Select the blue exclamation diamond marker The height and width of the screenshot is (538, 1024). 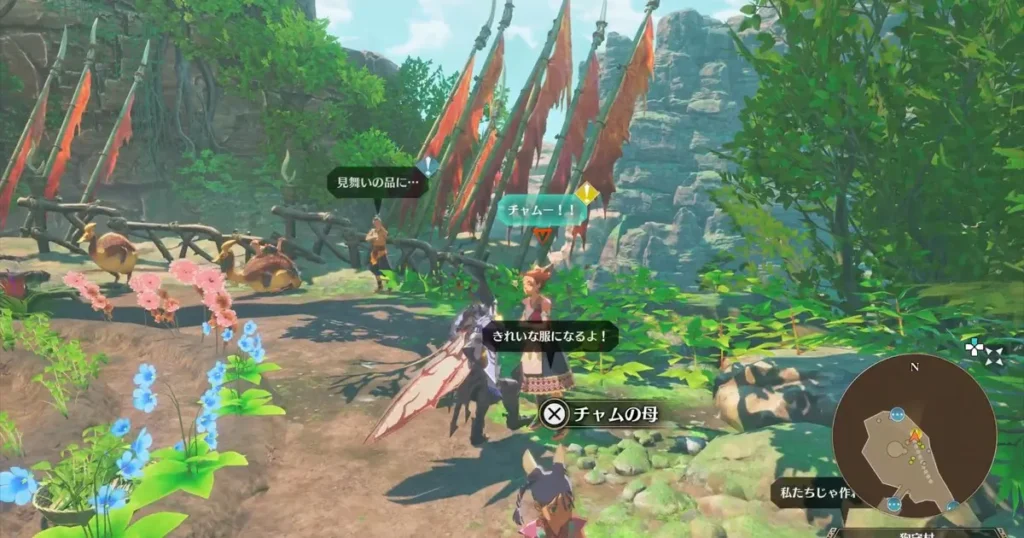click(428, 166)
